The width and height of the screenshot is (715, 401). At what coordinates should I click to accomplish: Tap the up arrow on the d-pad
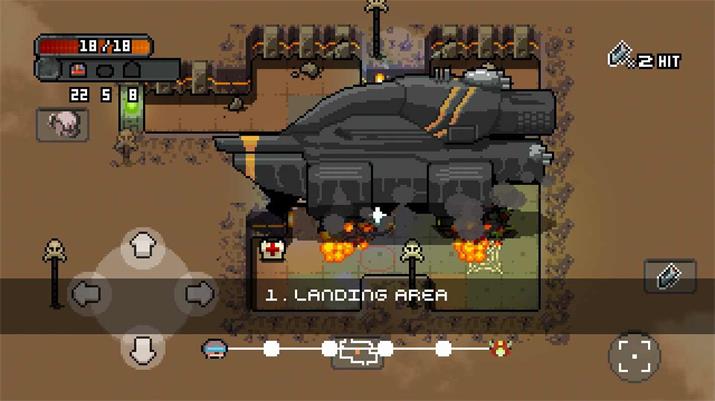143,245
